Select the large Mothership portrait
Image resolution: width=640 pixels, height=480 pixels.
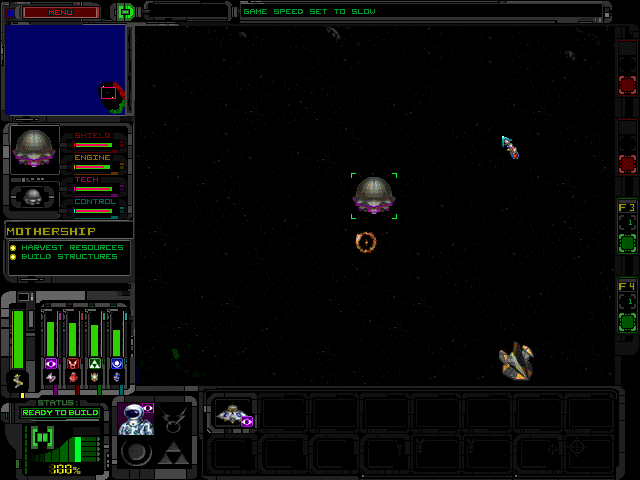35,148
